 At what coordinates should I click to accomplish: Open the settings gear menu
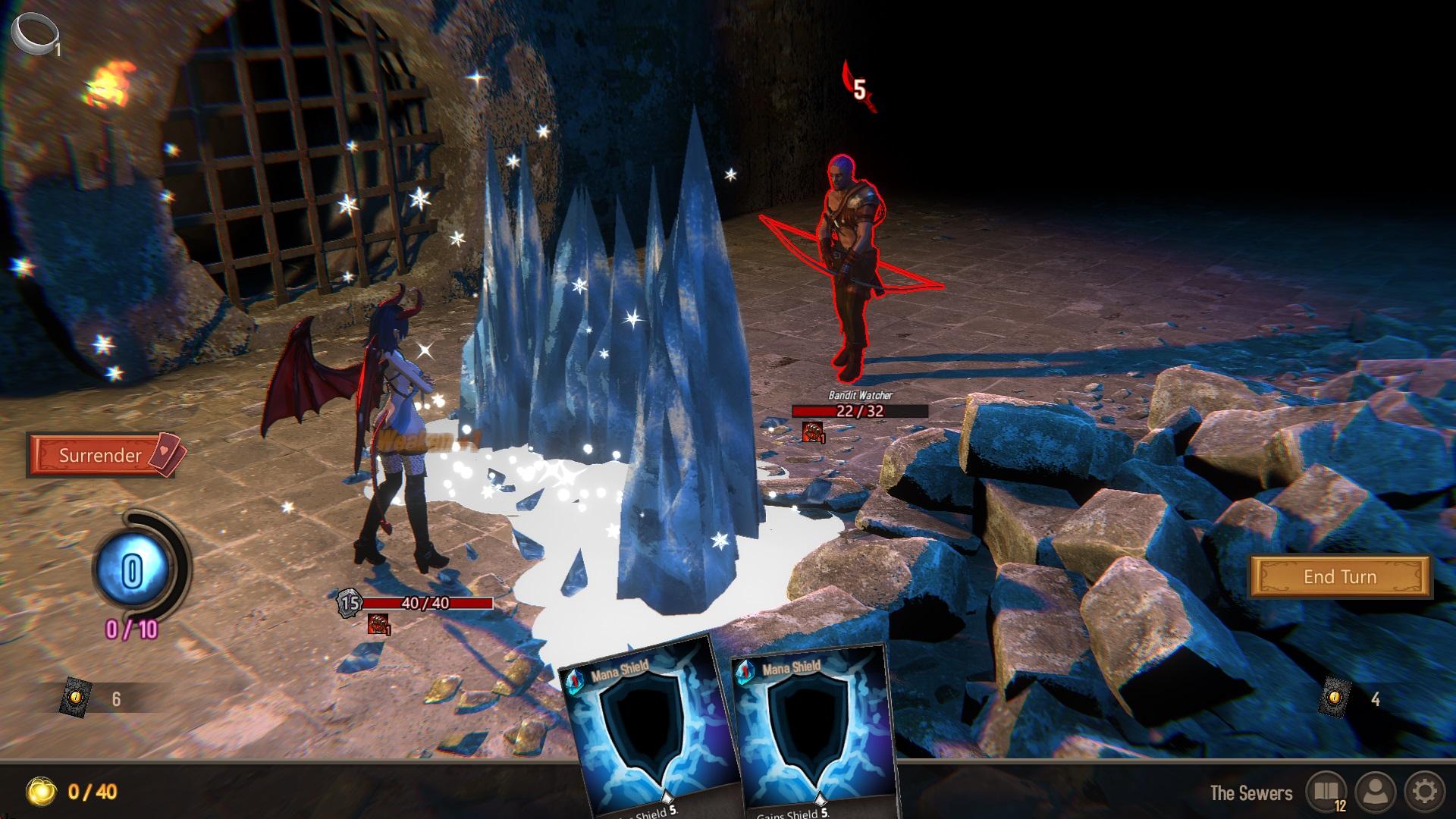click(1424, 792)
